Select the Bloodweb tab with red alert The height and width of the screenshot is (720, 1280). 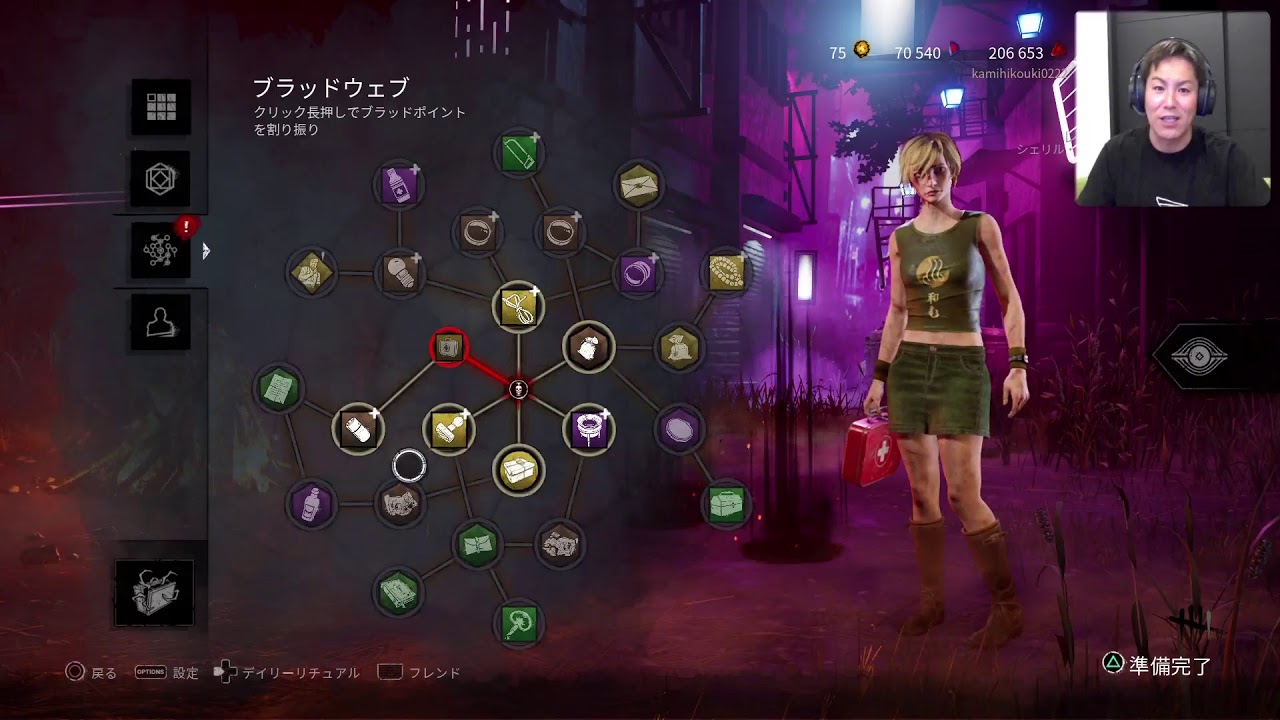tap(161, 250)
